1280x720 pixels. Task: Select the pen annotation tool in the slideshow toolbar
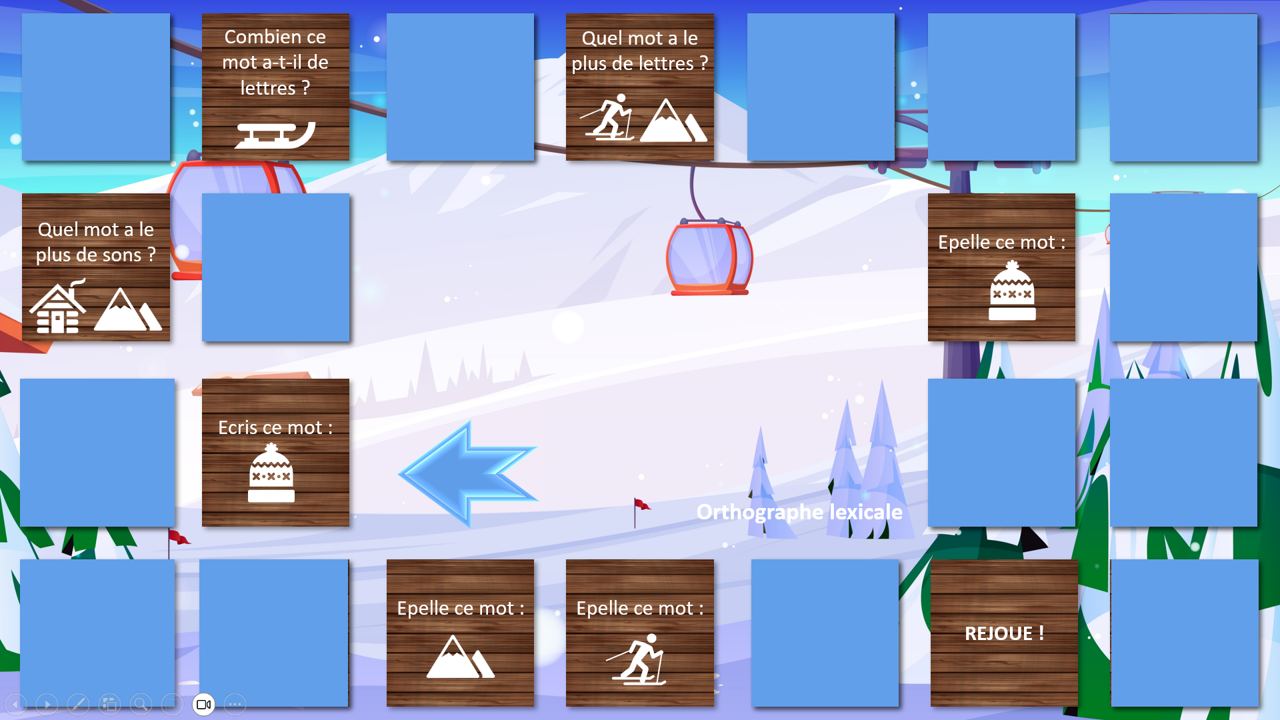78,704
